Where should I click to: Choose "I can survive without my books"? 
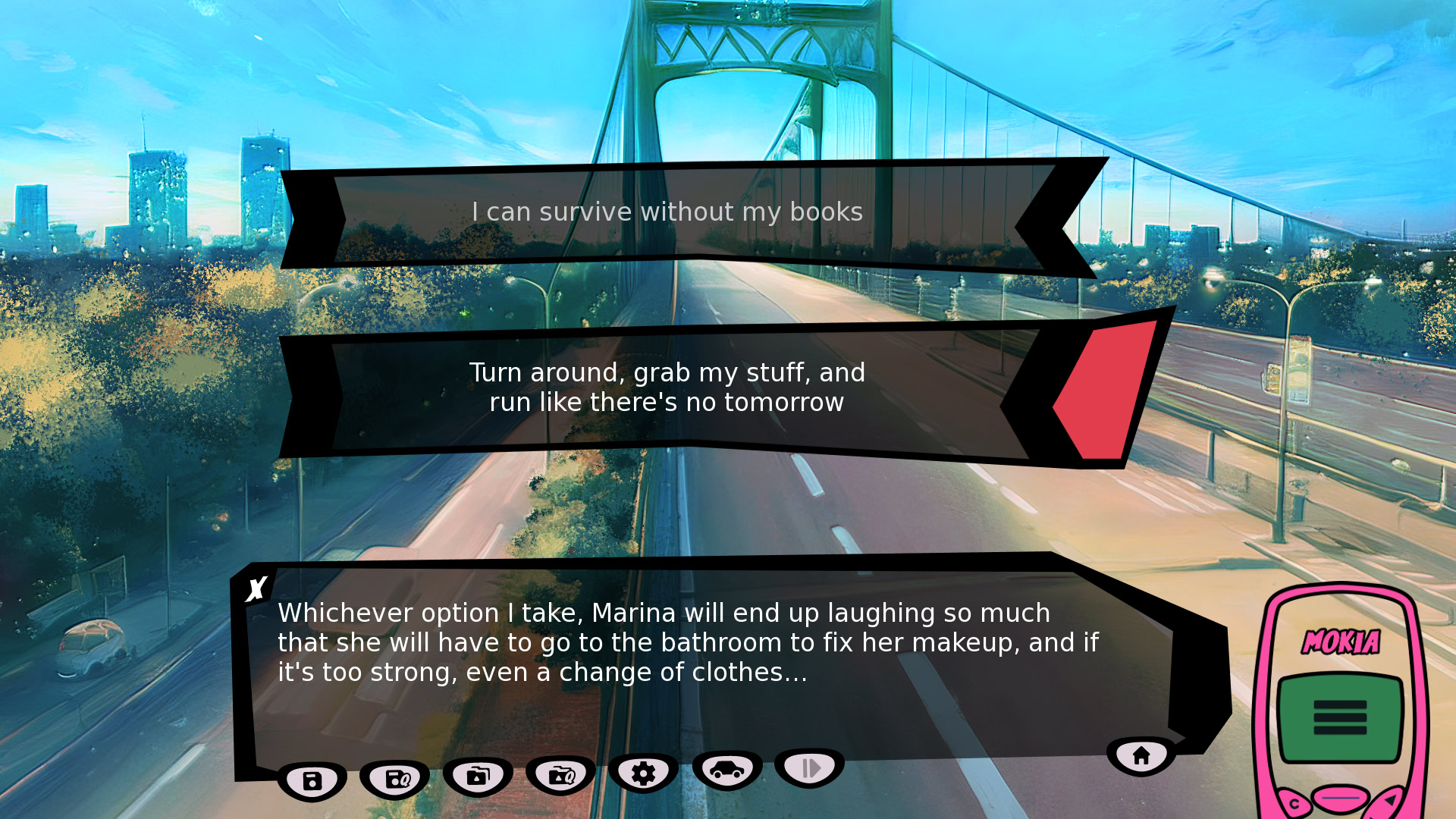[x=667, y=212]
